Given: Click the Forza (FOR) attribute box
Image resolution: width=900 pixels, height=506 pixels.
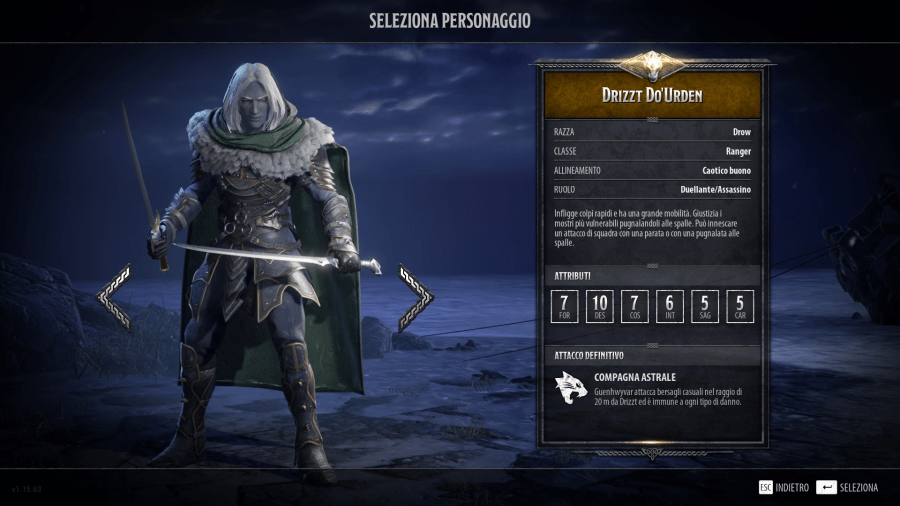Looking at the screenshot, I should (565, 307).
